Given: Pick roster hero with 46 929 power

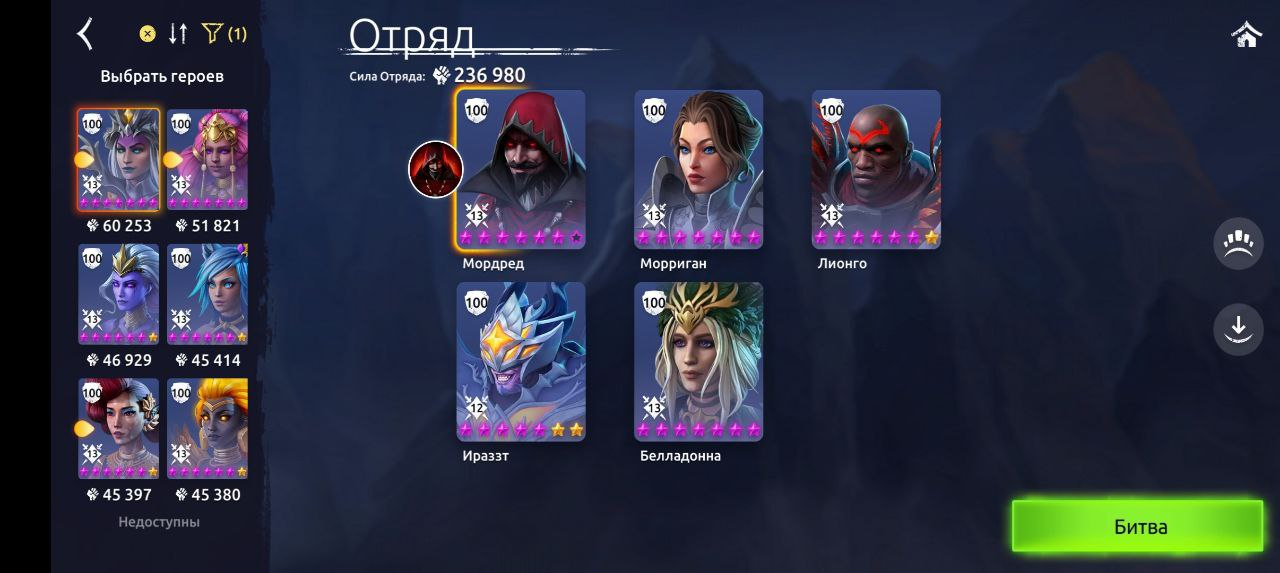Looking at the screenshot, I should 119,294.
